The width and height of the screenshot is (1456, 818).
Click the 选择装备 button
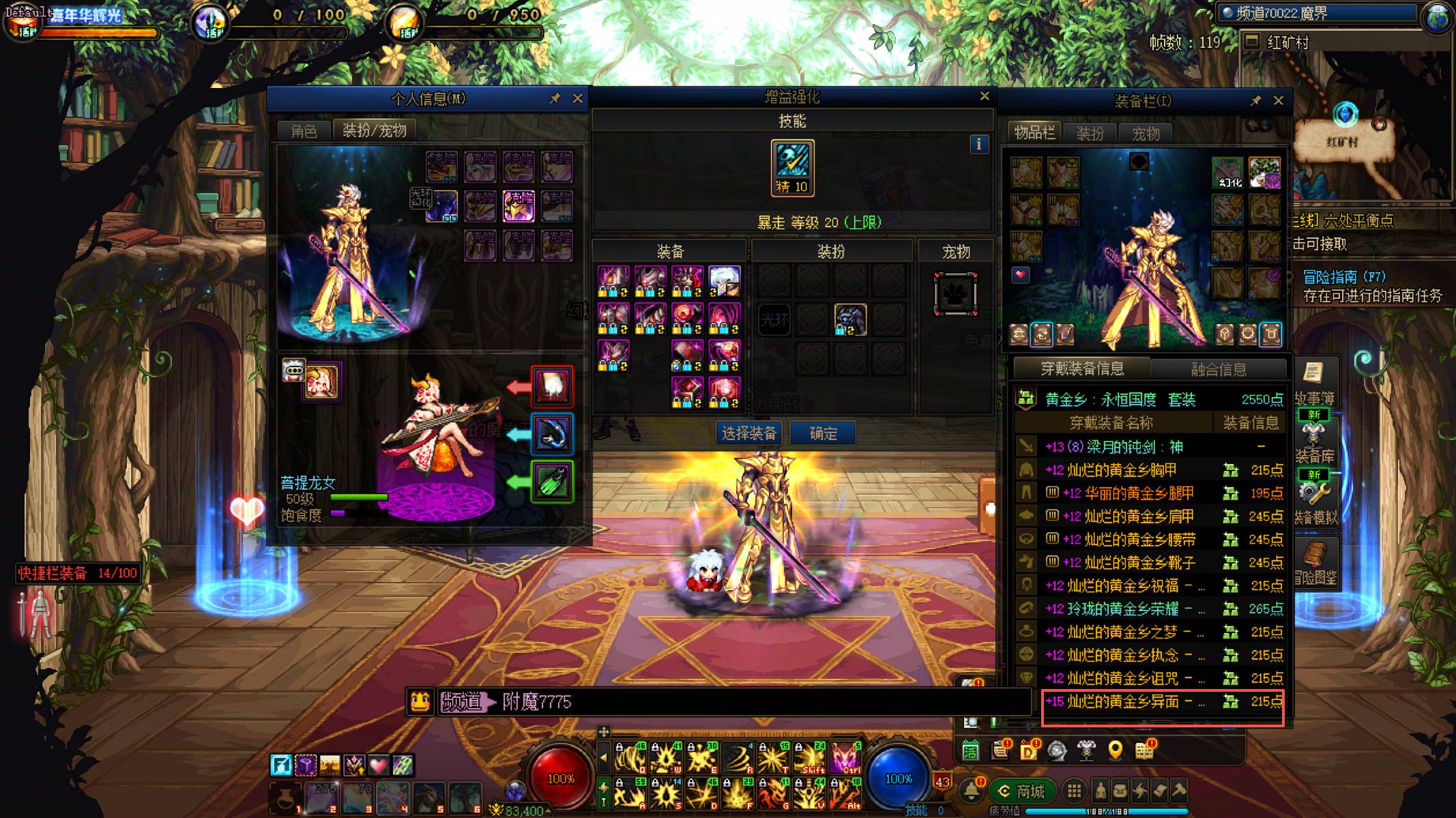[x=749, y=433]
